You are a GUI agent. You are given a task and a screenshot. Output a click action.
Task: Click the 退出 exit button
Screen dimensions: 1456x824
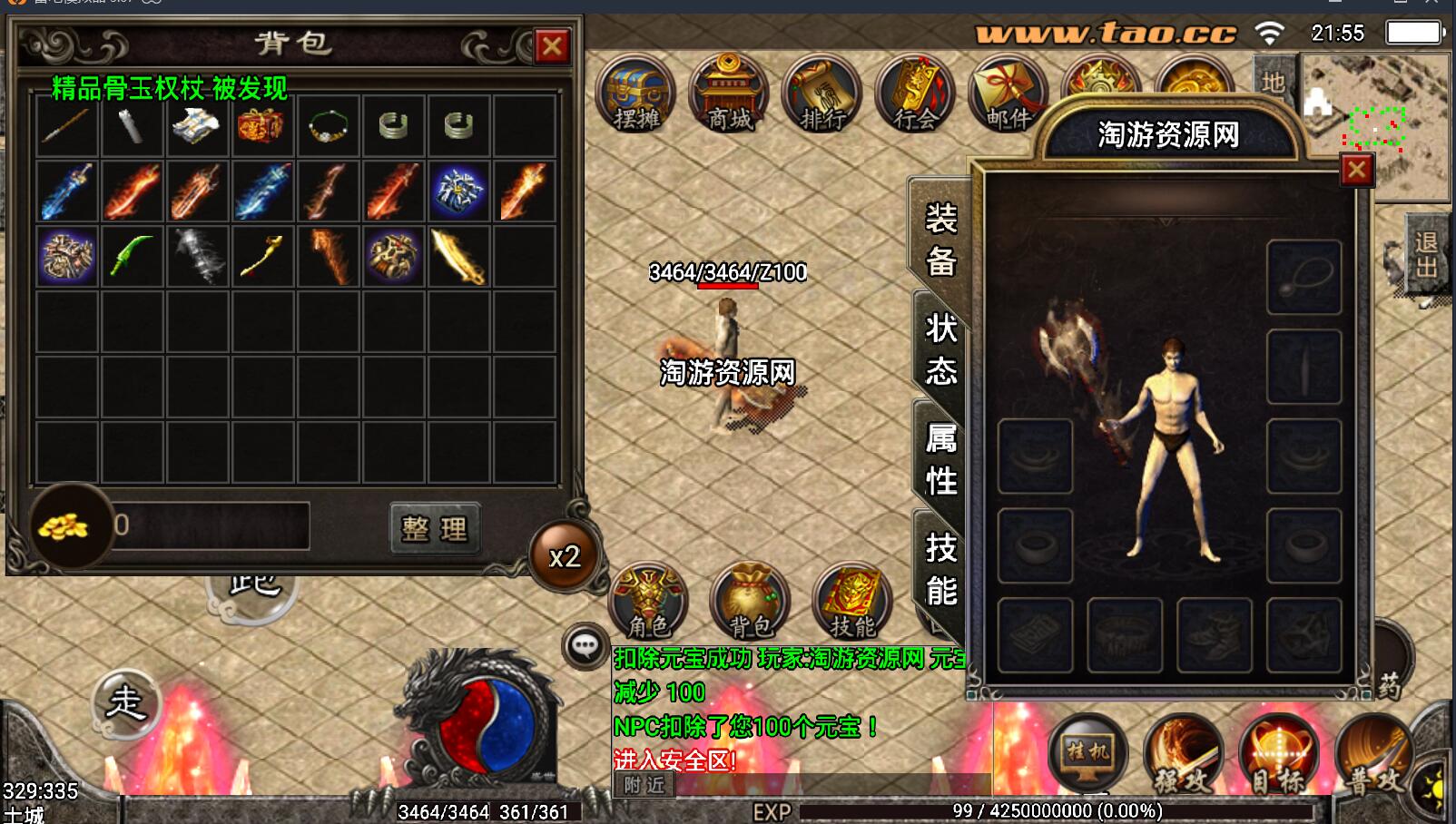point(1425,255)
